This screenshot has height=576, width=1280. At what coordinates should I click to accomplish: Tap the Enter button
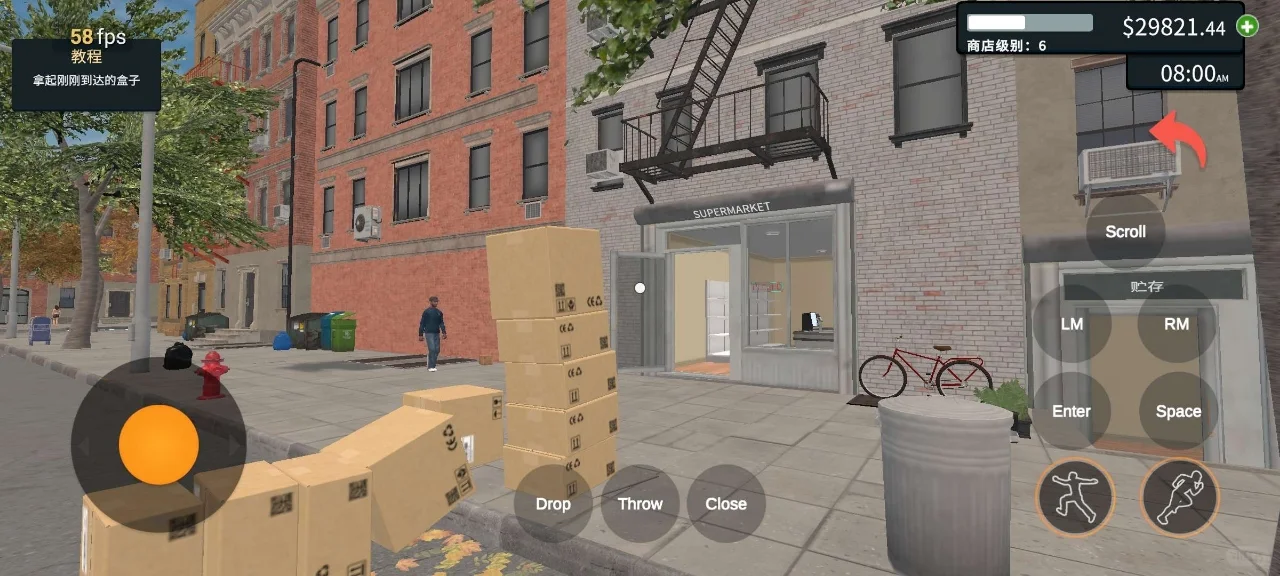(1071, 411)
